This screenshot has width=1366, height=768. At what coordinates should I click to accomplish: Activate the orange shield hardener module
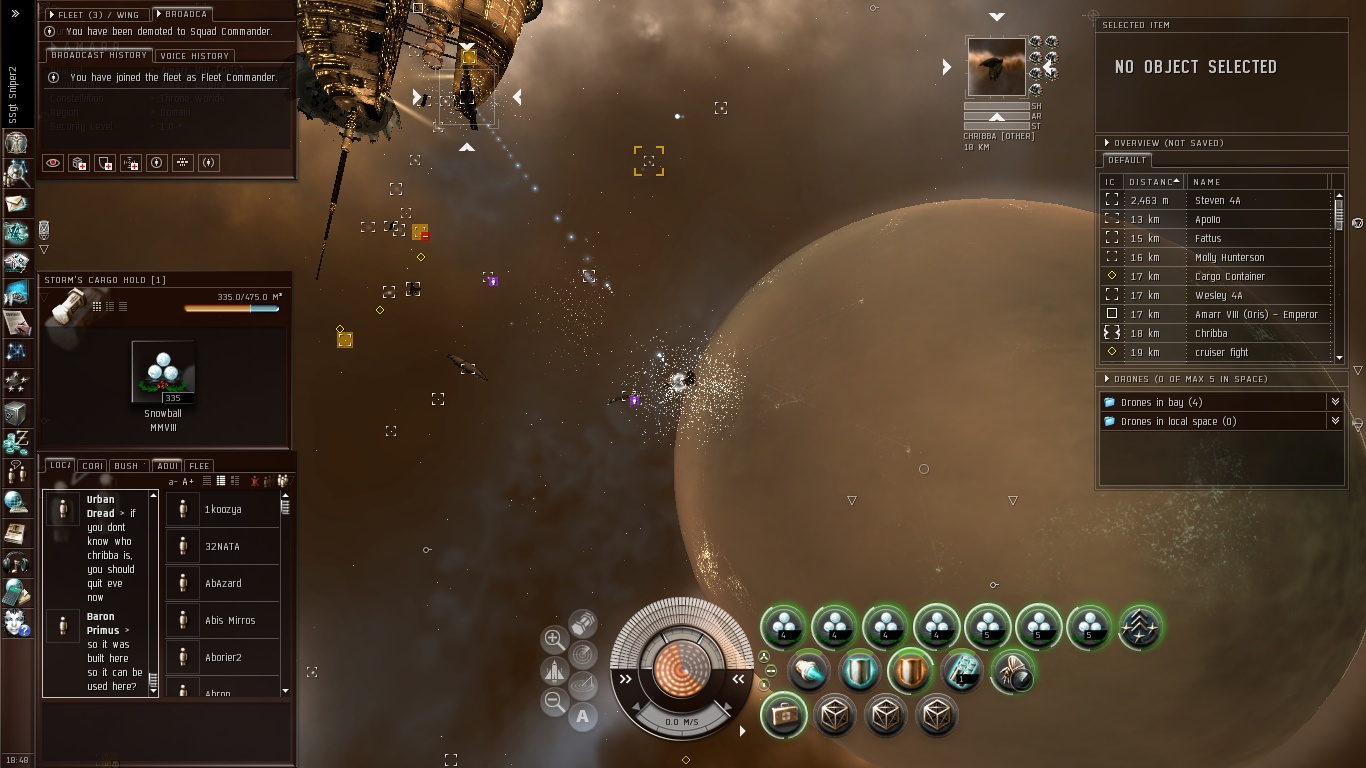[910, 672]
